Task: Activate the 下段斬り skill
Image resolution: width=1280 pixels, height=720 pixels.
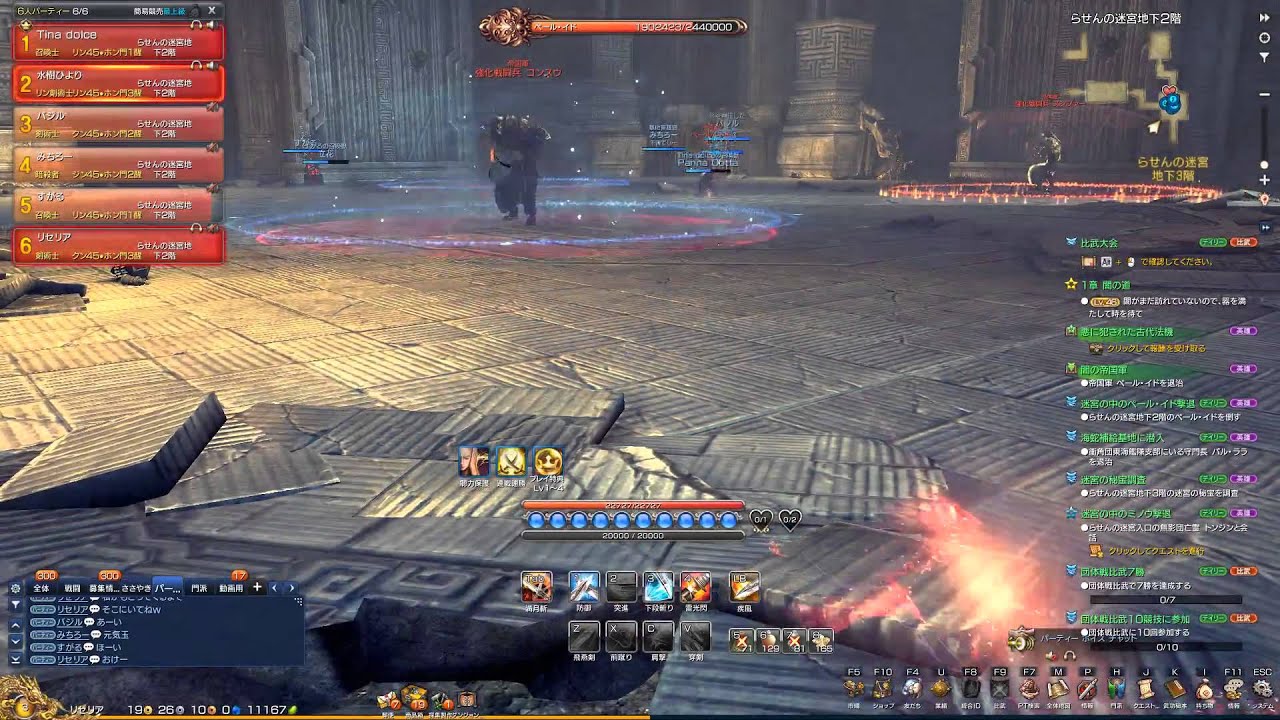Action: tap(658, 587)
